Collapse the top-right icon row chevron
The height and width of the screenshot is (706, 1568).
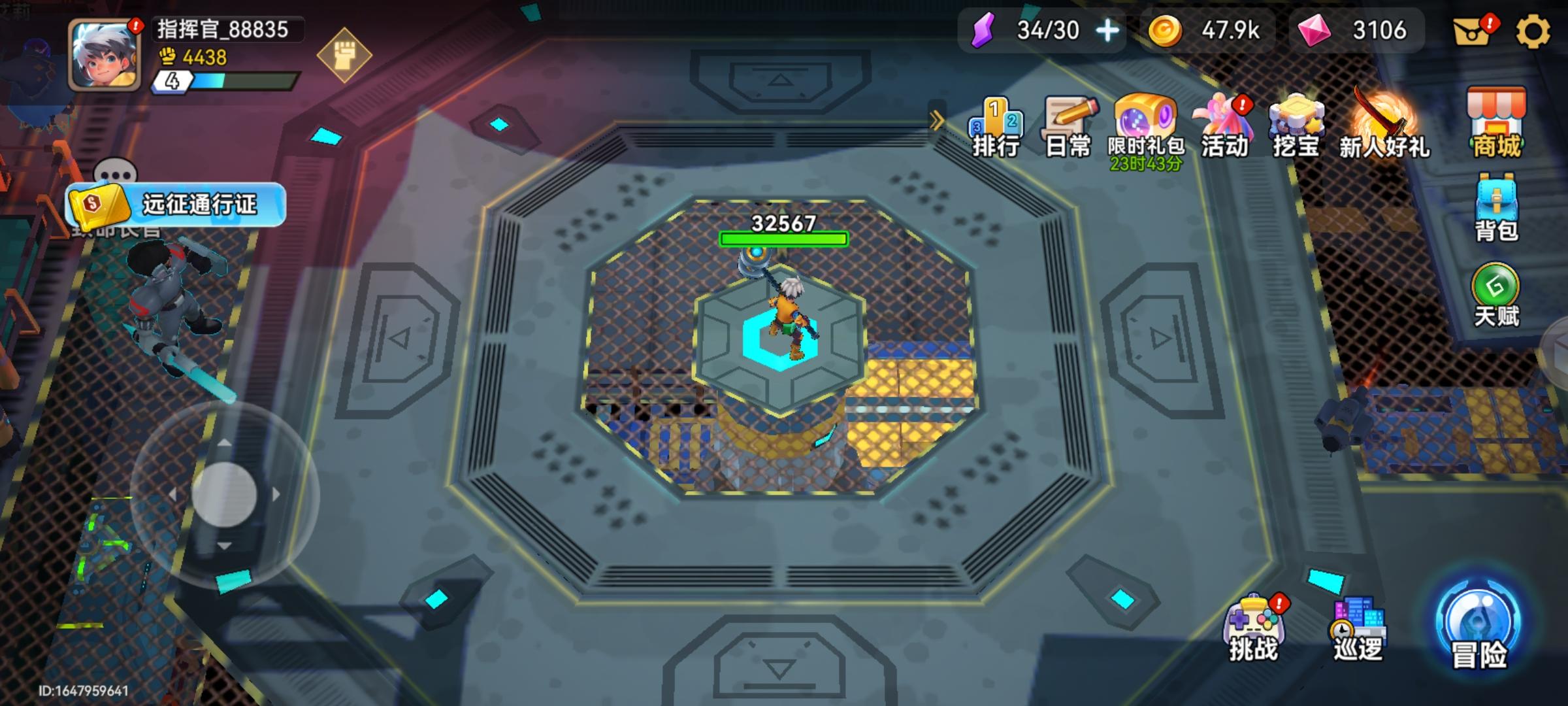pos(937,119)
